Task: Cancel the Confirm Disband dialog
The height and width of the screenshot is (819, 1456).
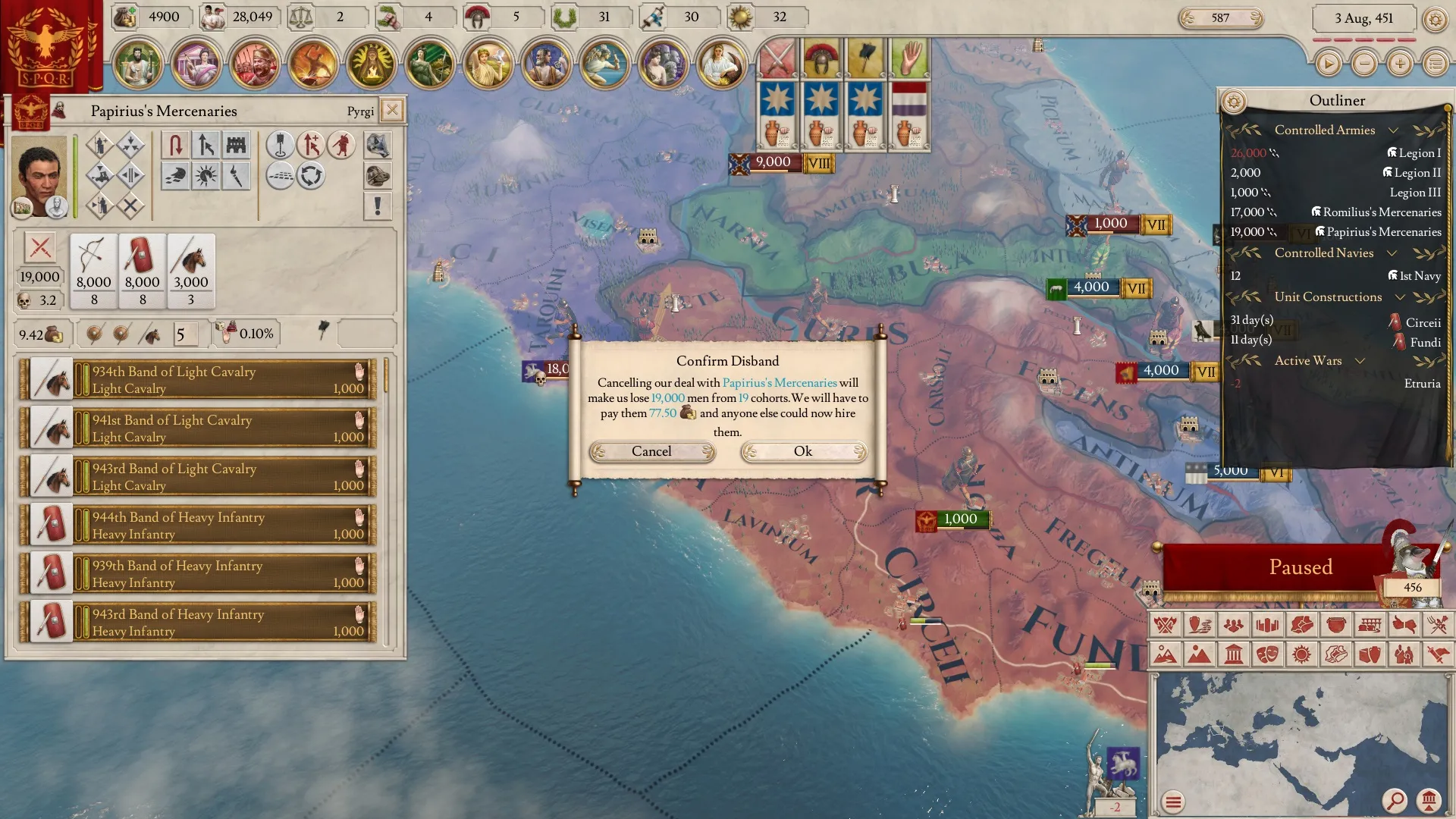Action: [651, 452]
